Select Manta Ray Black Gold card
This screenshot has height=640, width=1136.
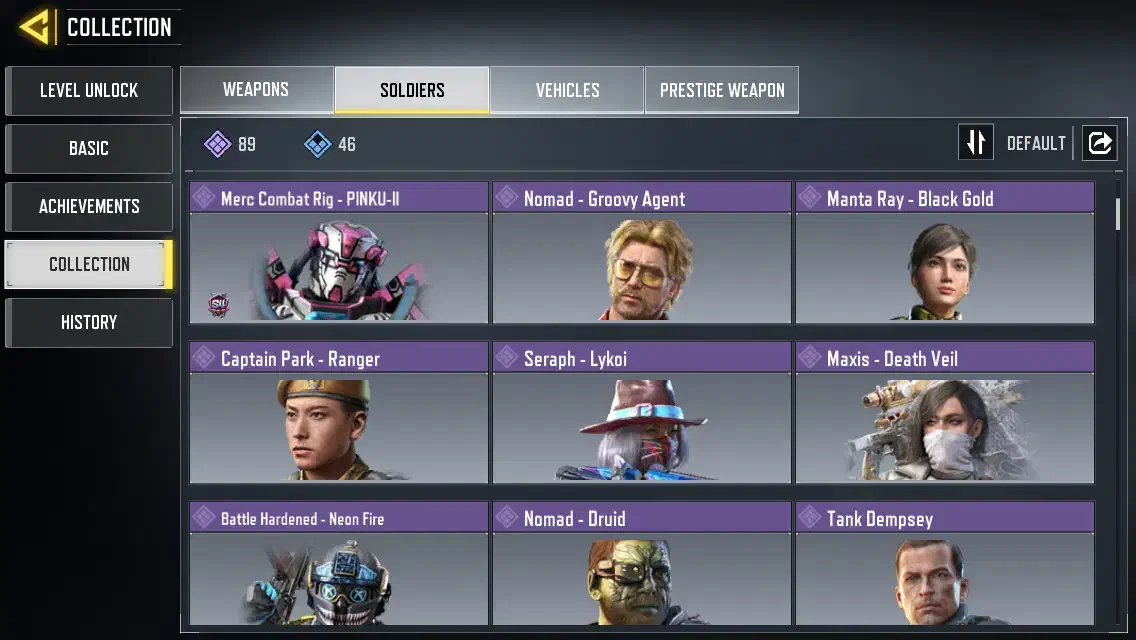[x=945, y=253]
